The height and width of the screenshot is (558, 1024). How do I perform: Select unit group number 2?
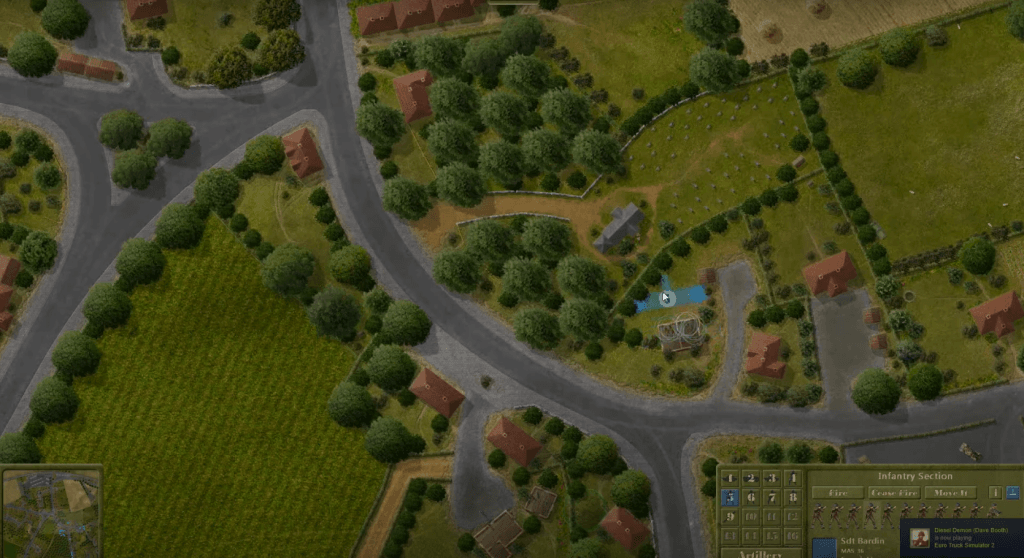pyautogui.click(x=750, y=478)
